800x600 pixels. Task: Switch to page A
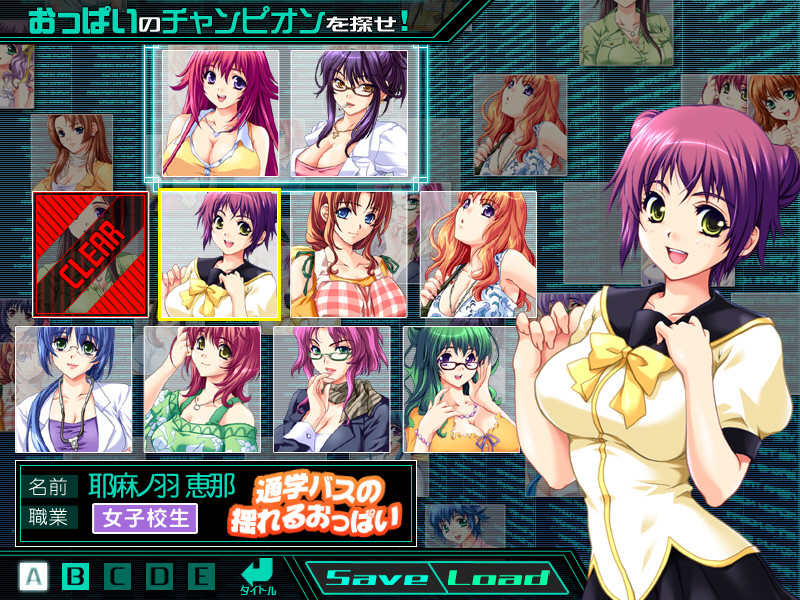(34, 576)
